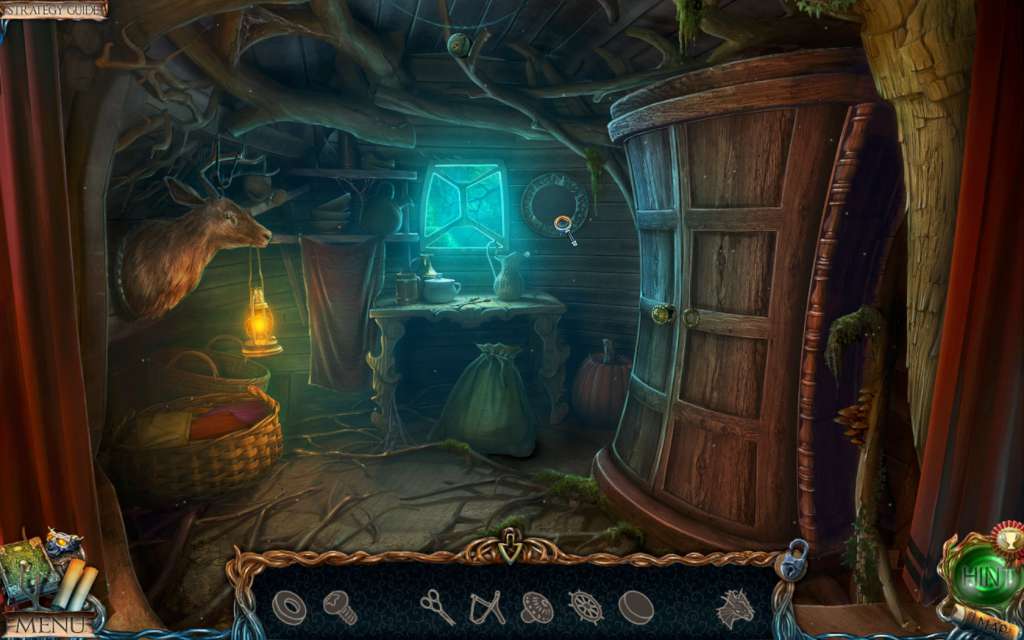Click the owl helper icon

64,547
